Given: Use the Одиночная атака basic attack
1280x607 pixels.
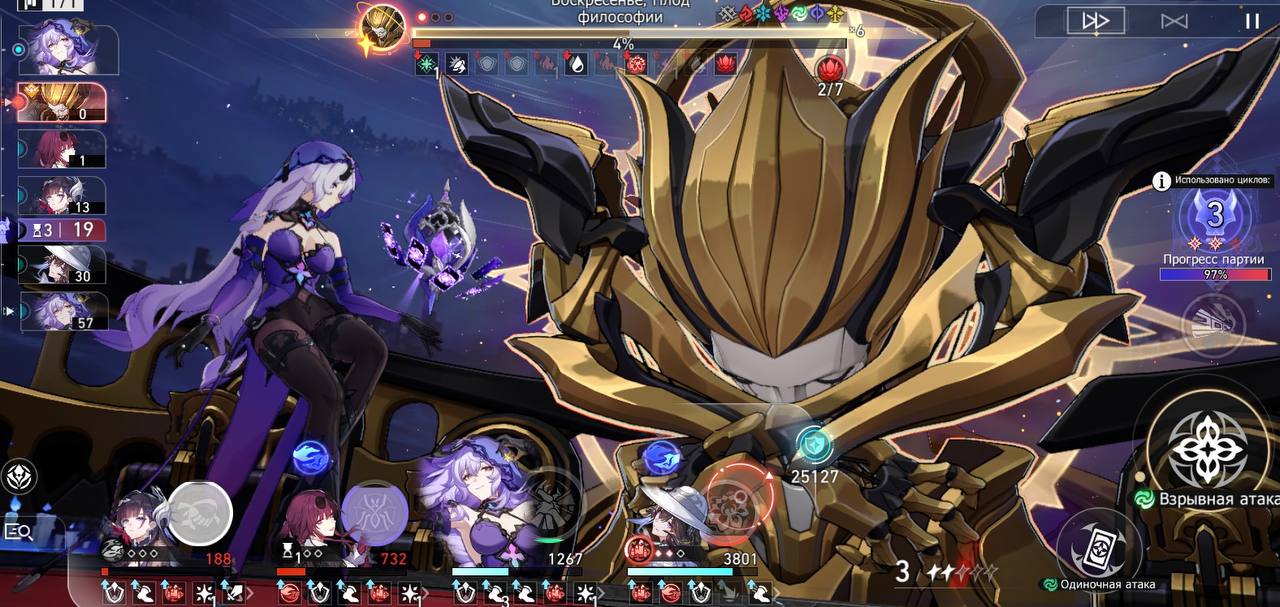Looking at the screenshot, I should (1098, 548).
